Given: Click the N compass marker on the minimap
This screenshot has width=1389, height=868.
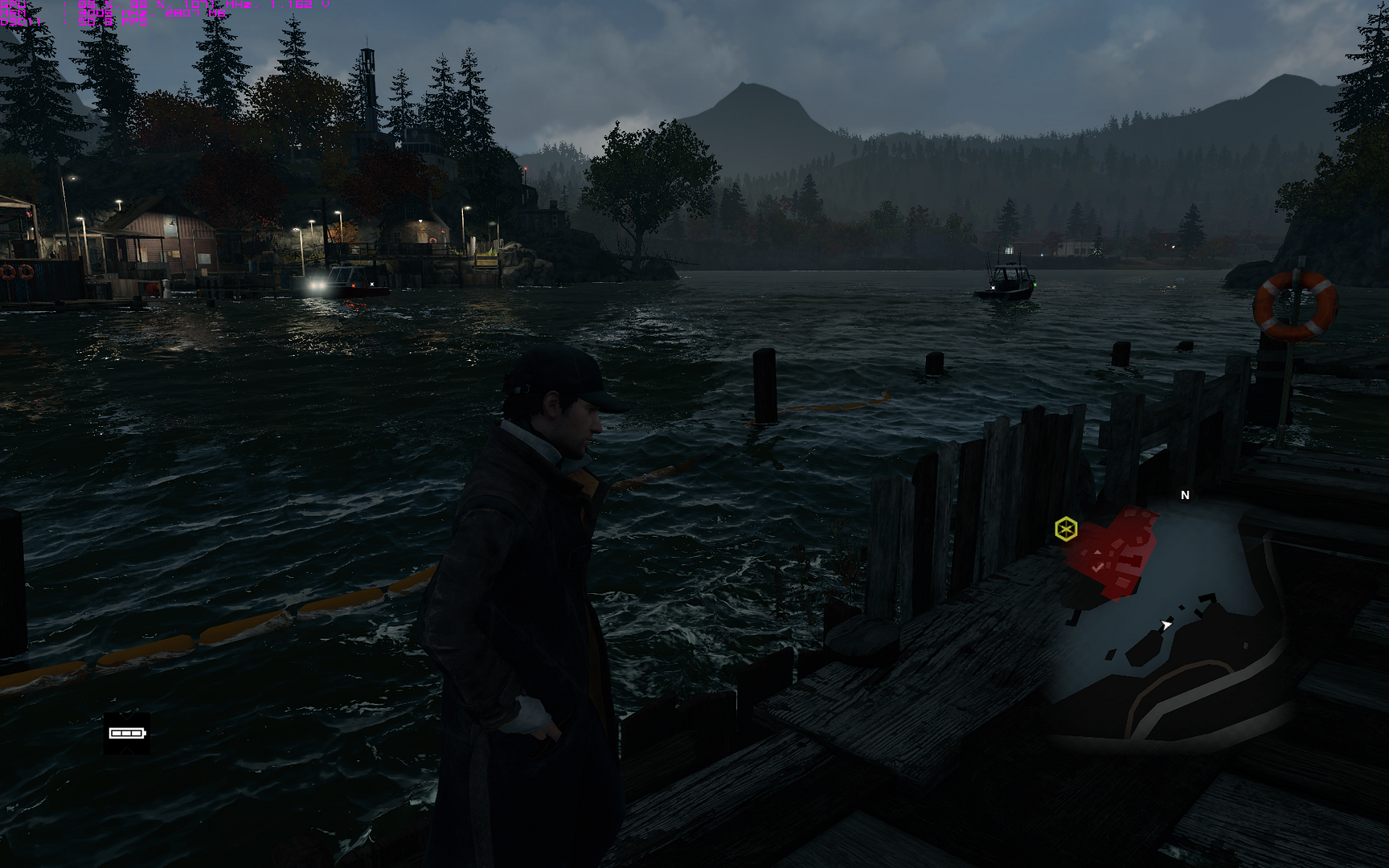Looking at the screenshot, I should tap(1185, 495).
